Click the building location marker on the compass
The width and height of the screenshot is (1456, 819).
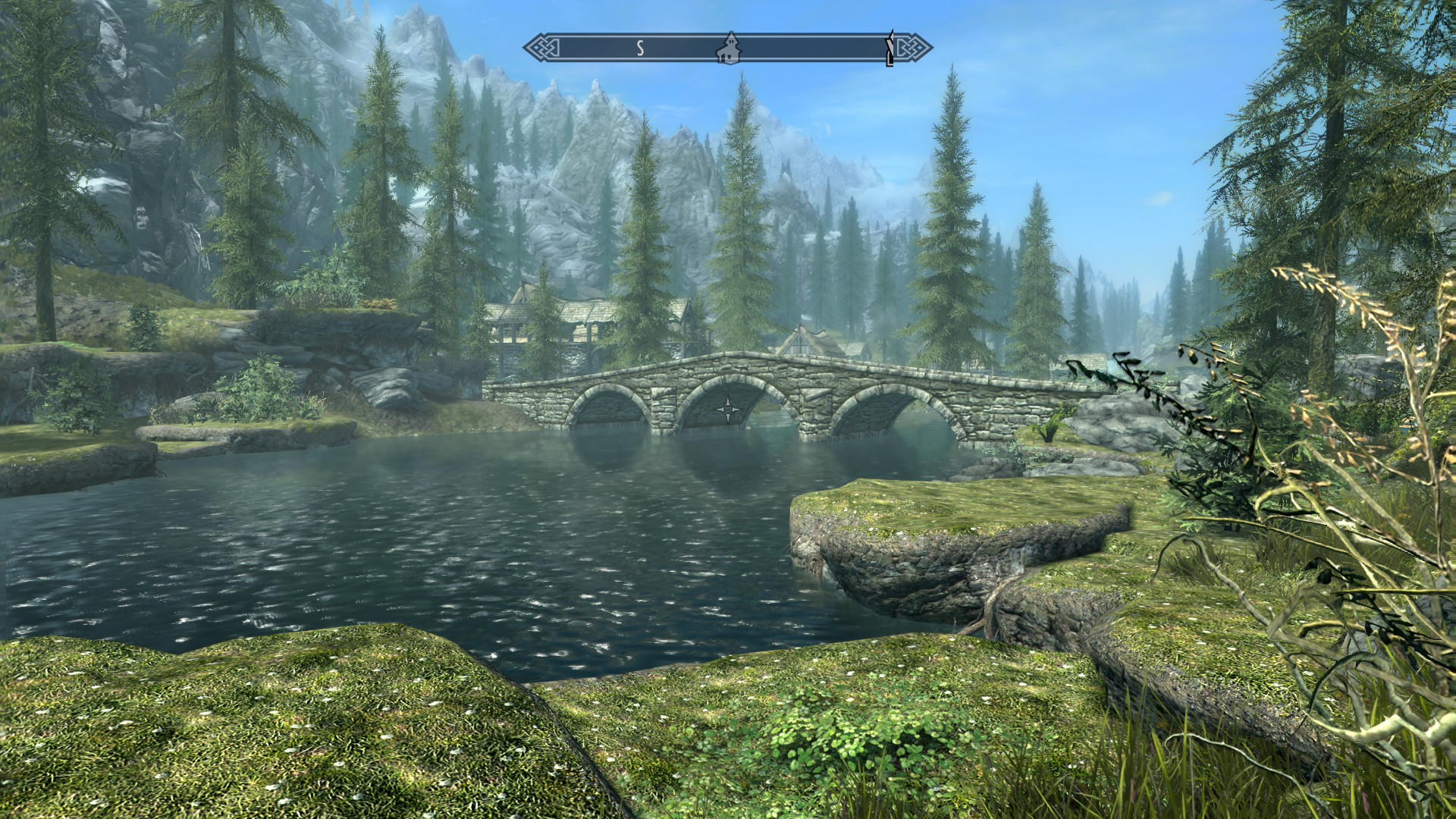click(729, 47)
